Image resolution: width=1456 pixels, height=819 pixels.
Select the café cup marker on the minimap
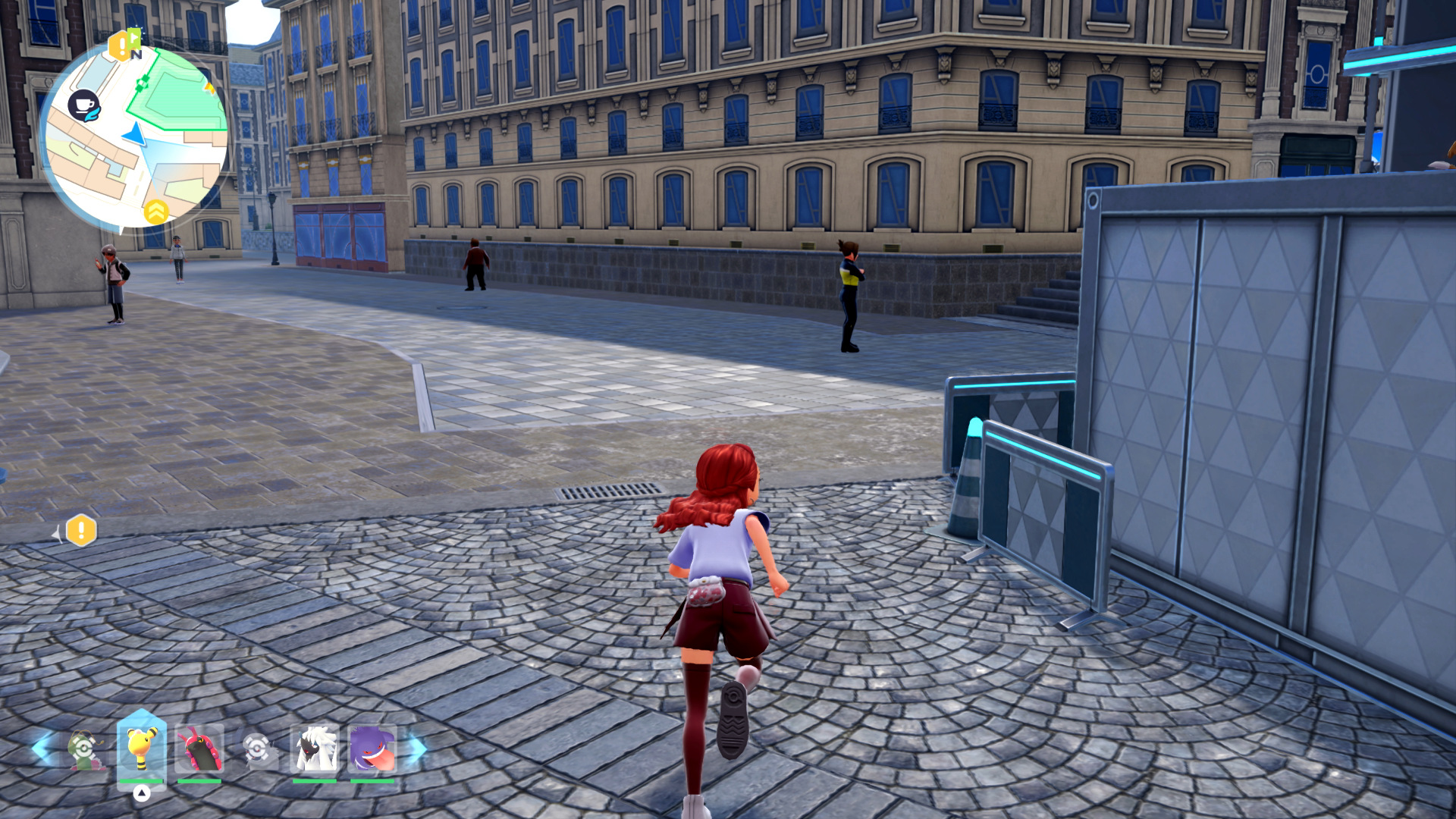coord(83,105)
